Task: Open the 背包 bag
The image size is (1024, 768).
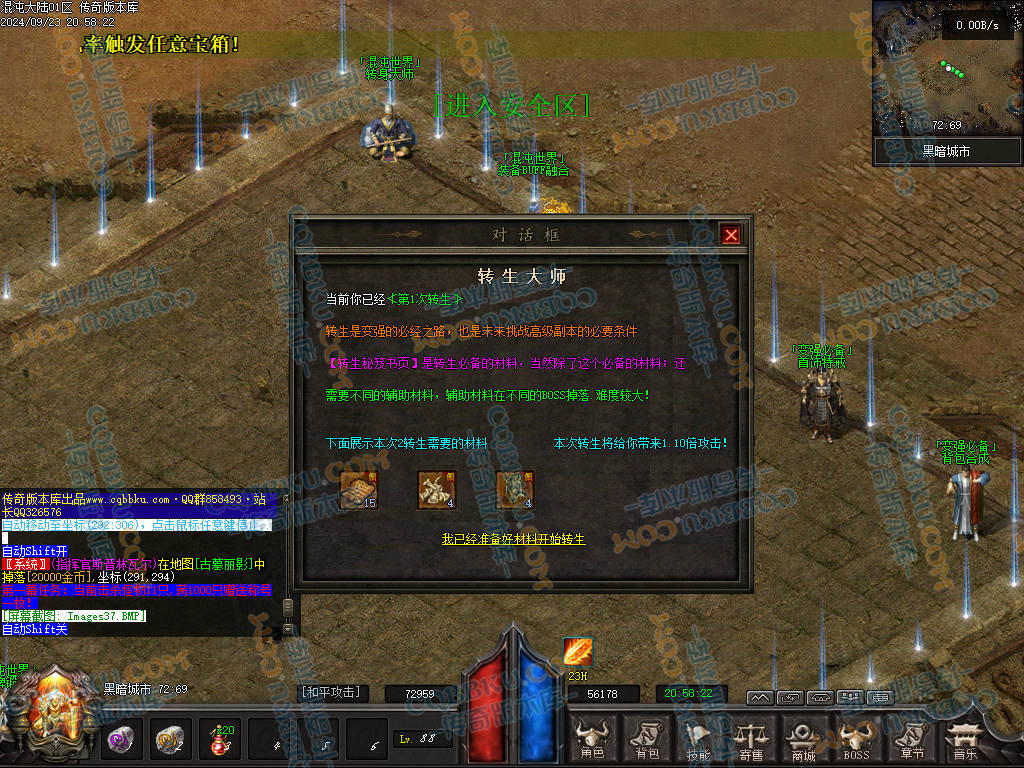Action: tap(646, 740)
